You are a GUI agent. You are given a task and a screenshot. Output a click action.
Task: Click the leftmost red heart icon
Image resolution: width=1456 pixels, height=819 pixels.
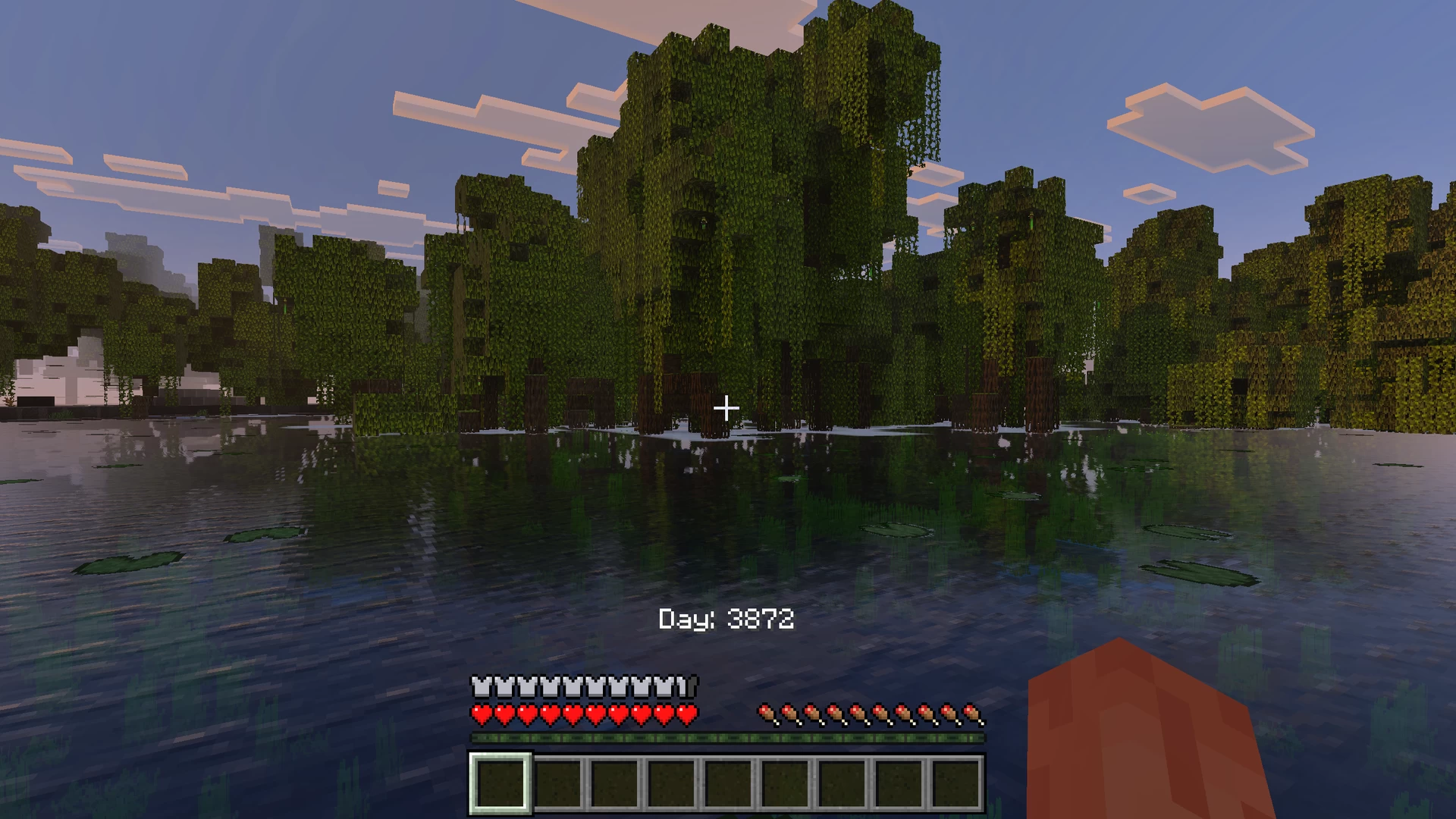pyautogui.click(x=479, y=714)
